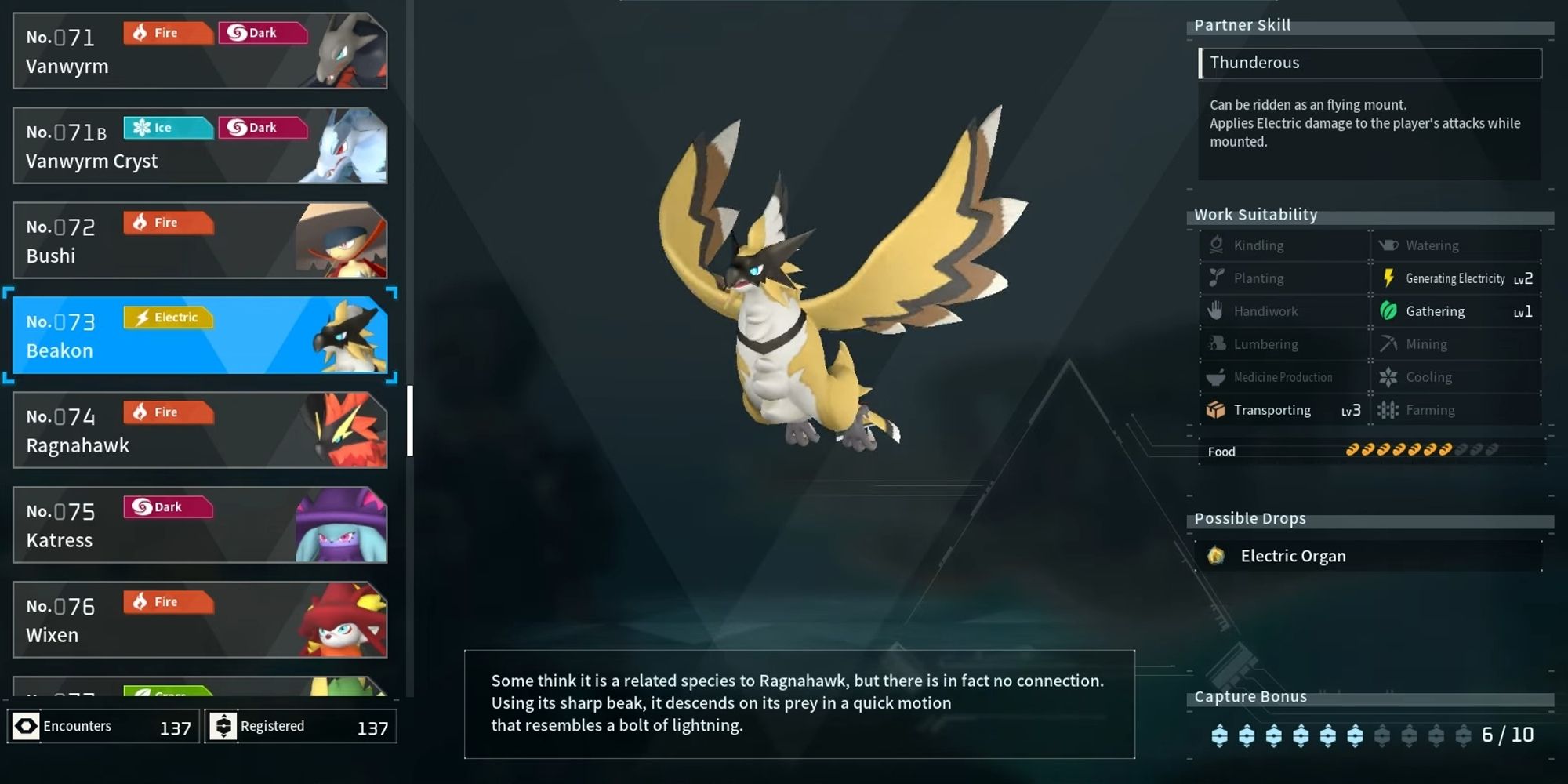
Task: Click the Cooling work suitability icon
Action: (x=1388, y=376)
